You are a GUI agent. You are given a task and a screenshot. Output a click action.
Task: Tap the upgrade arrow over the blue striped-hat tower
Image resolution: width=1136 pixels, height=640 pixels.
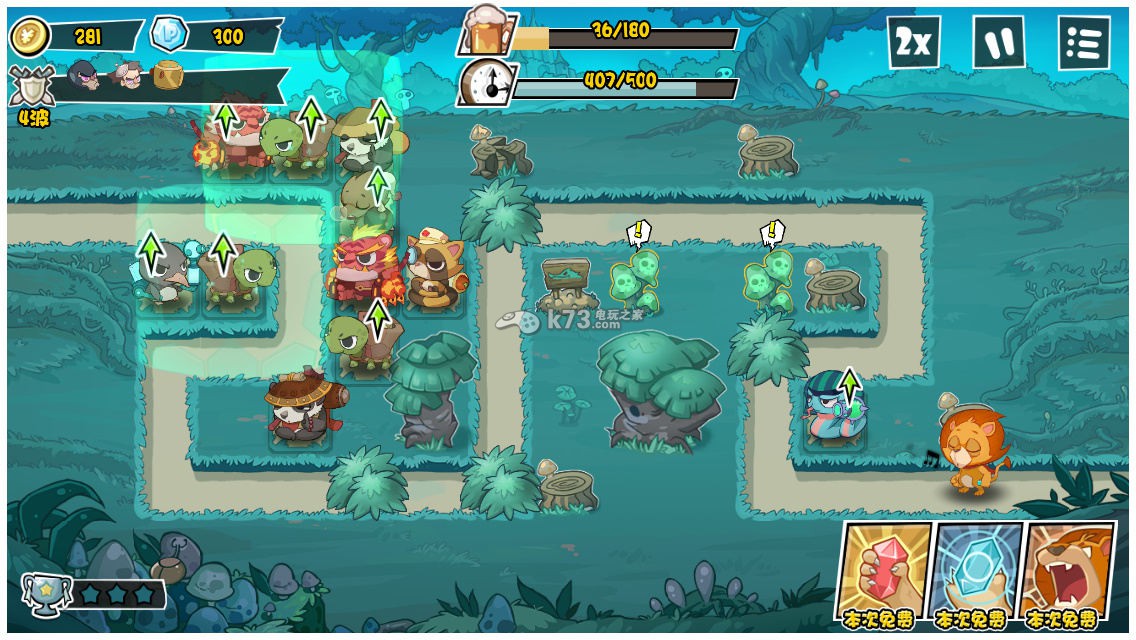coord(850,385)
